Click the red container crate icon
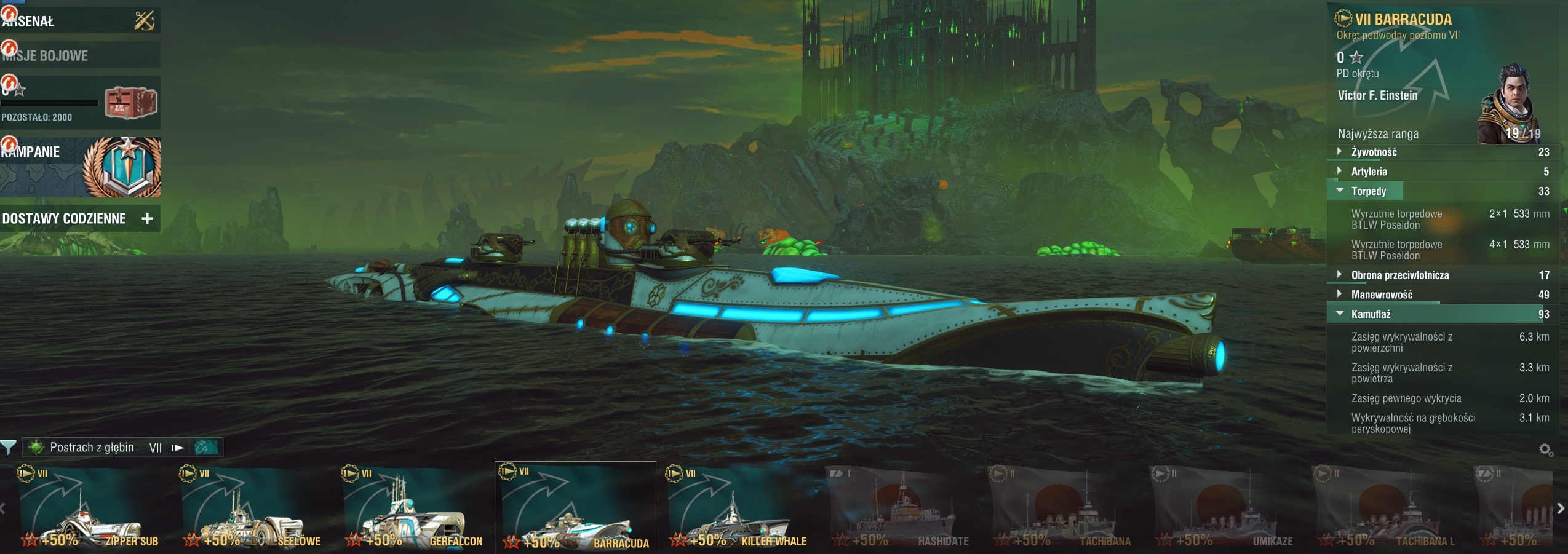The width and height of the screenshot is (1568, 554). pos(130,103)
